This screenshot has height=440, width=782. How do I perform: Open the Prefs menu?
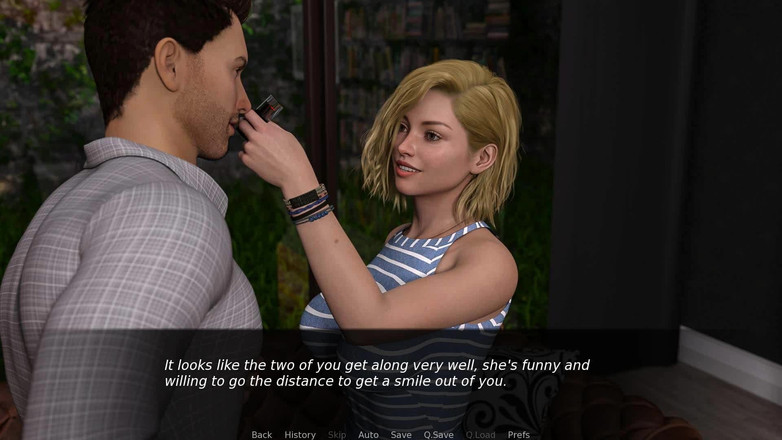(x=519, y=435)
